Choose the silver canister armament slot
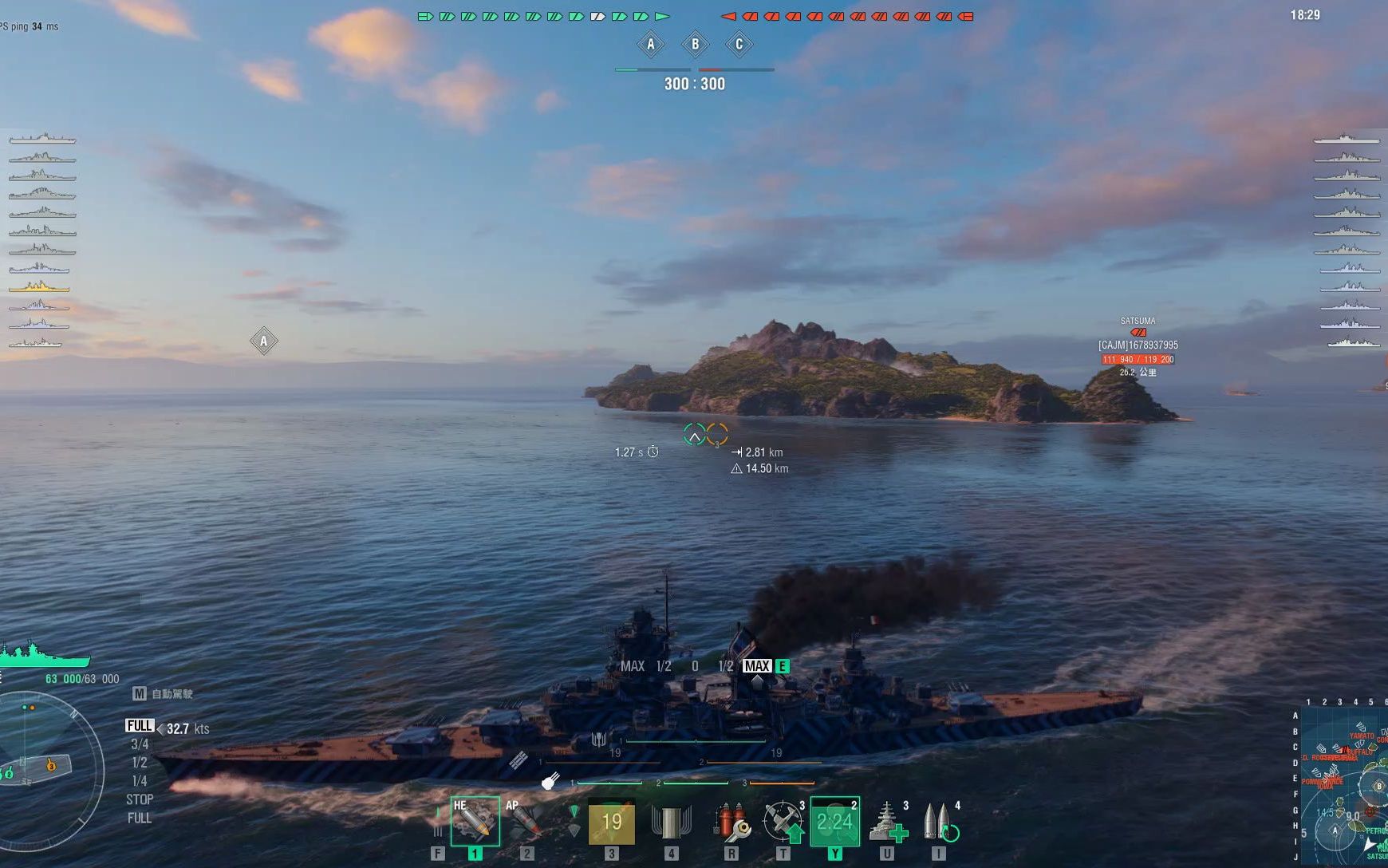 (671, 823)
